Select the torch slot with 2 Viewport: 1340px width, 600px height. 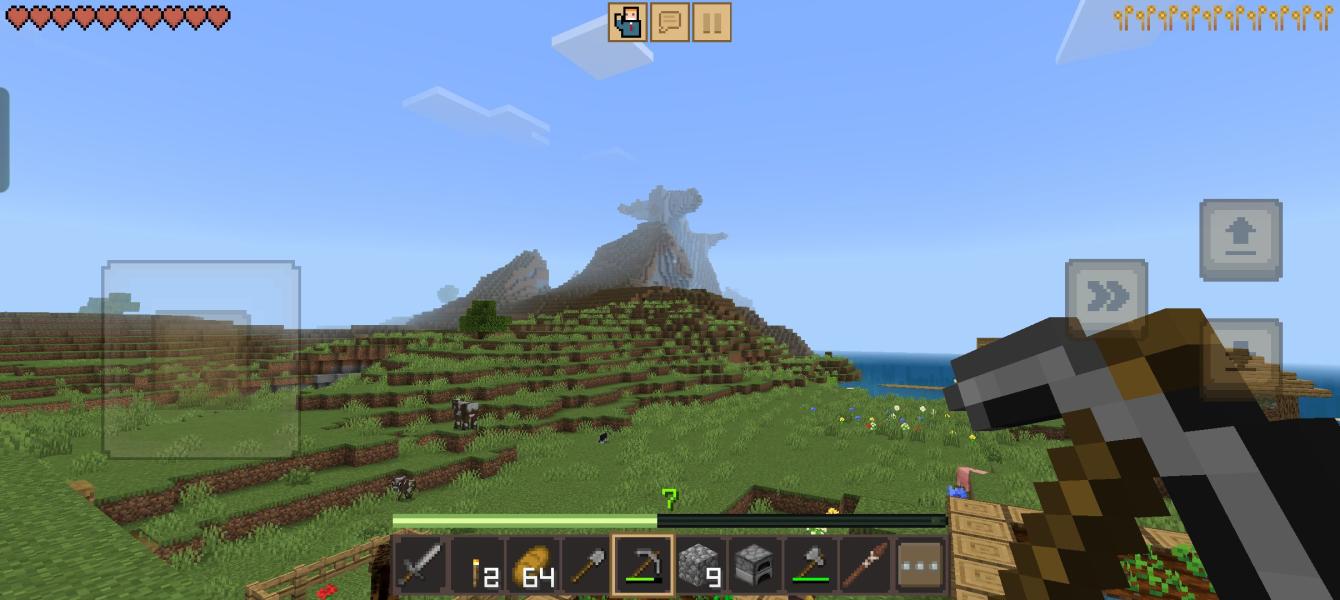click(476, 566)
